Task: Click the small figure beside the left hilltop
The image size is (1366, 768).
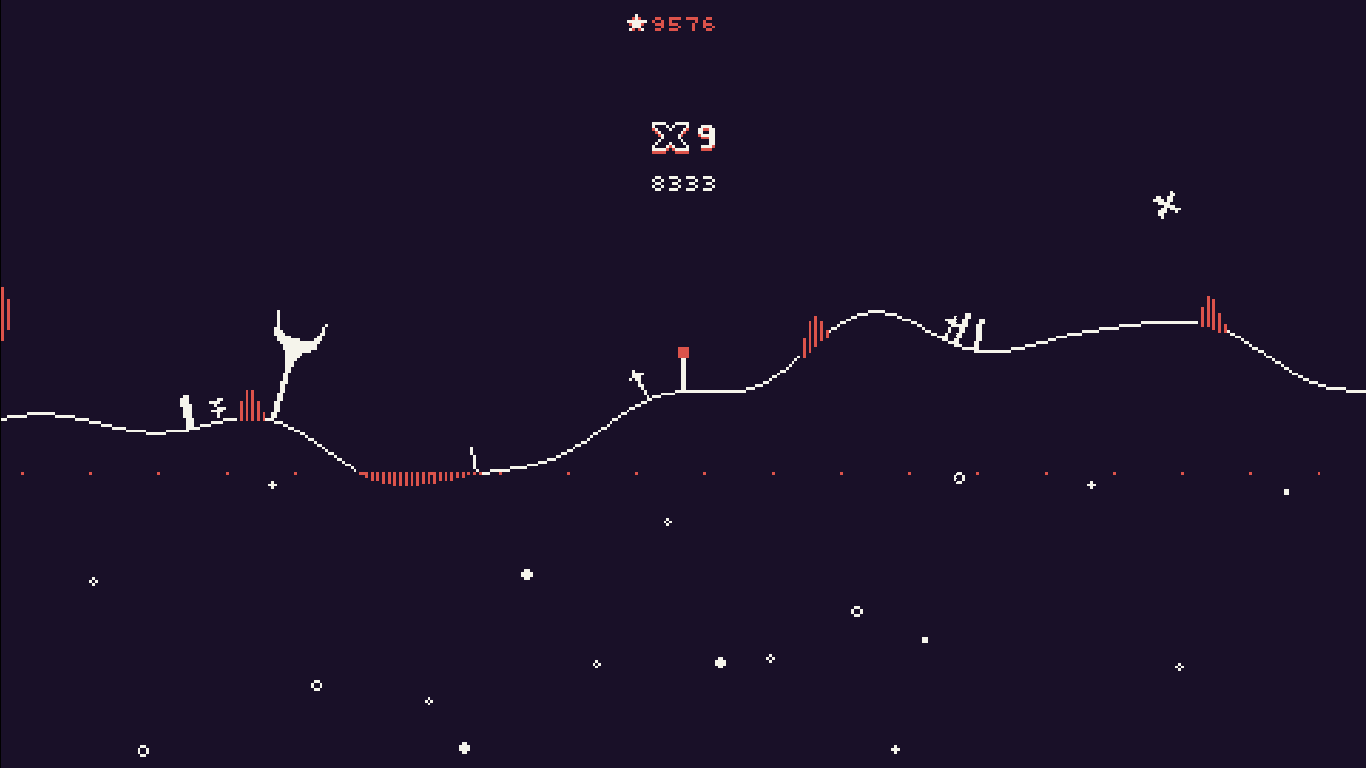Action: [186, 410]
